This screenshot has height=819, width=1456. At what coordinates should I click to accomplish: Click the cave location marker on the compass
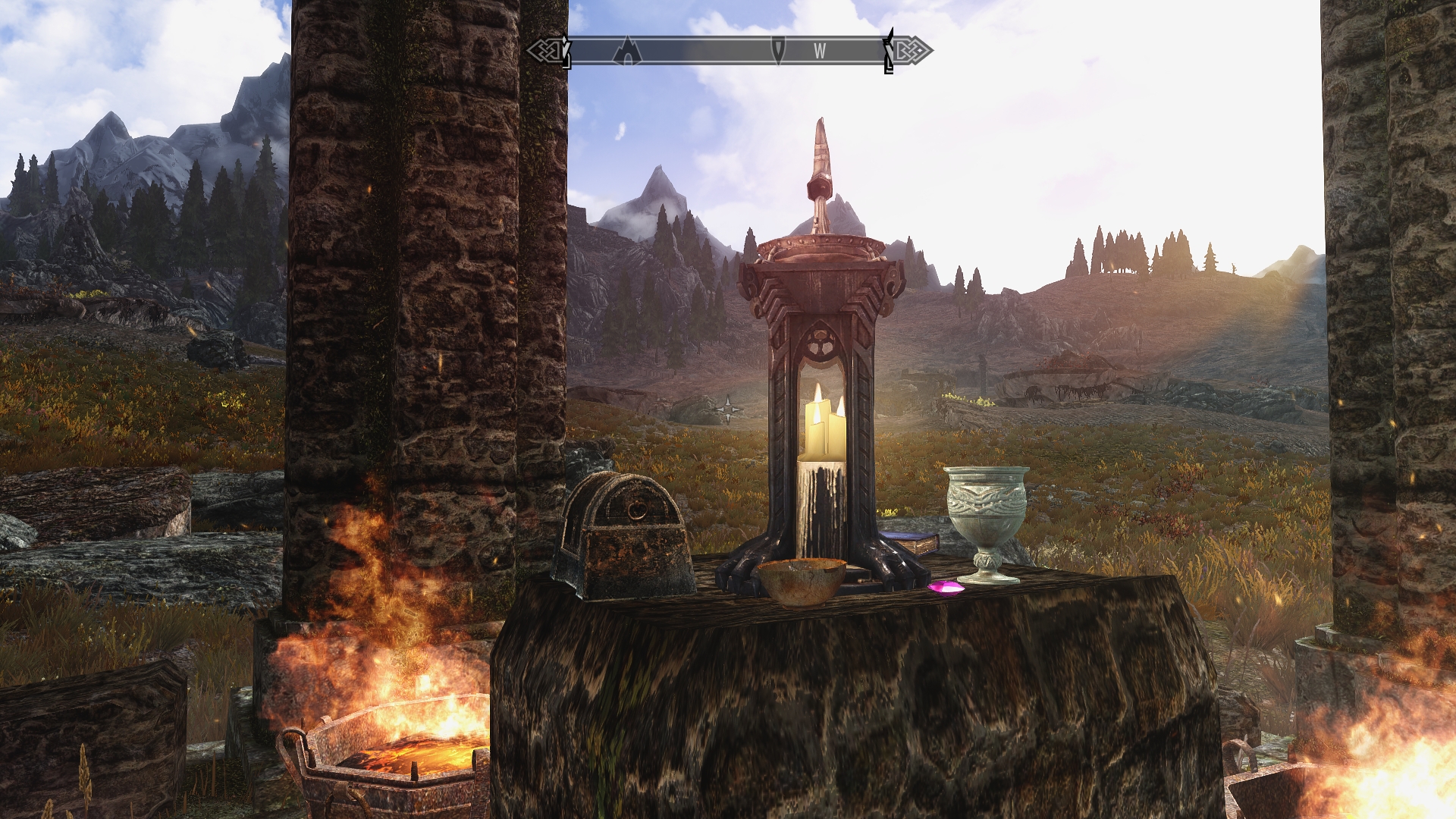627,51
